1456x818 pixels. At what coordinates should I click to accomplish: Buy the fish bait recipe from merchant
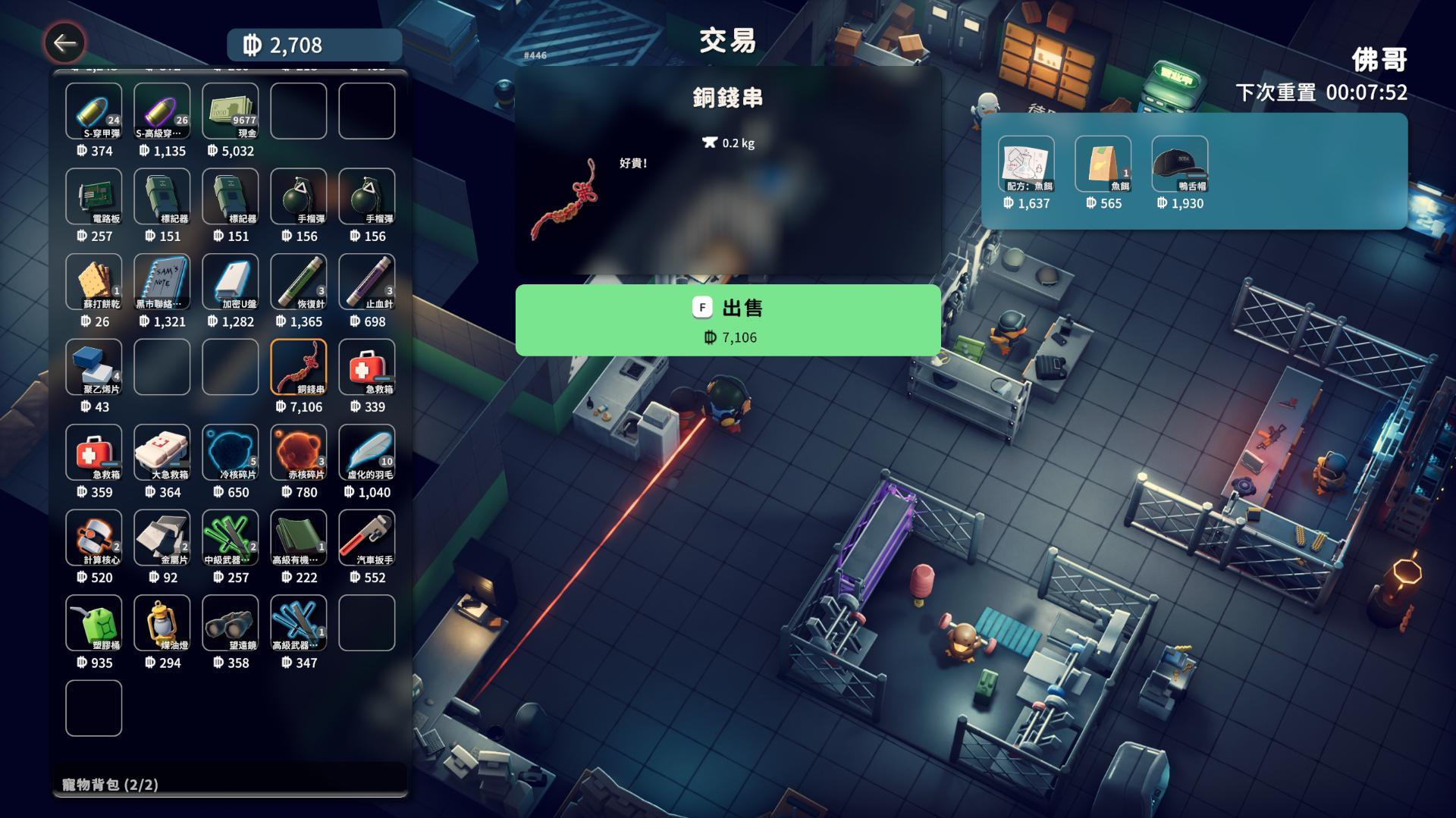coord(1026,164)
